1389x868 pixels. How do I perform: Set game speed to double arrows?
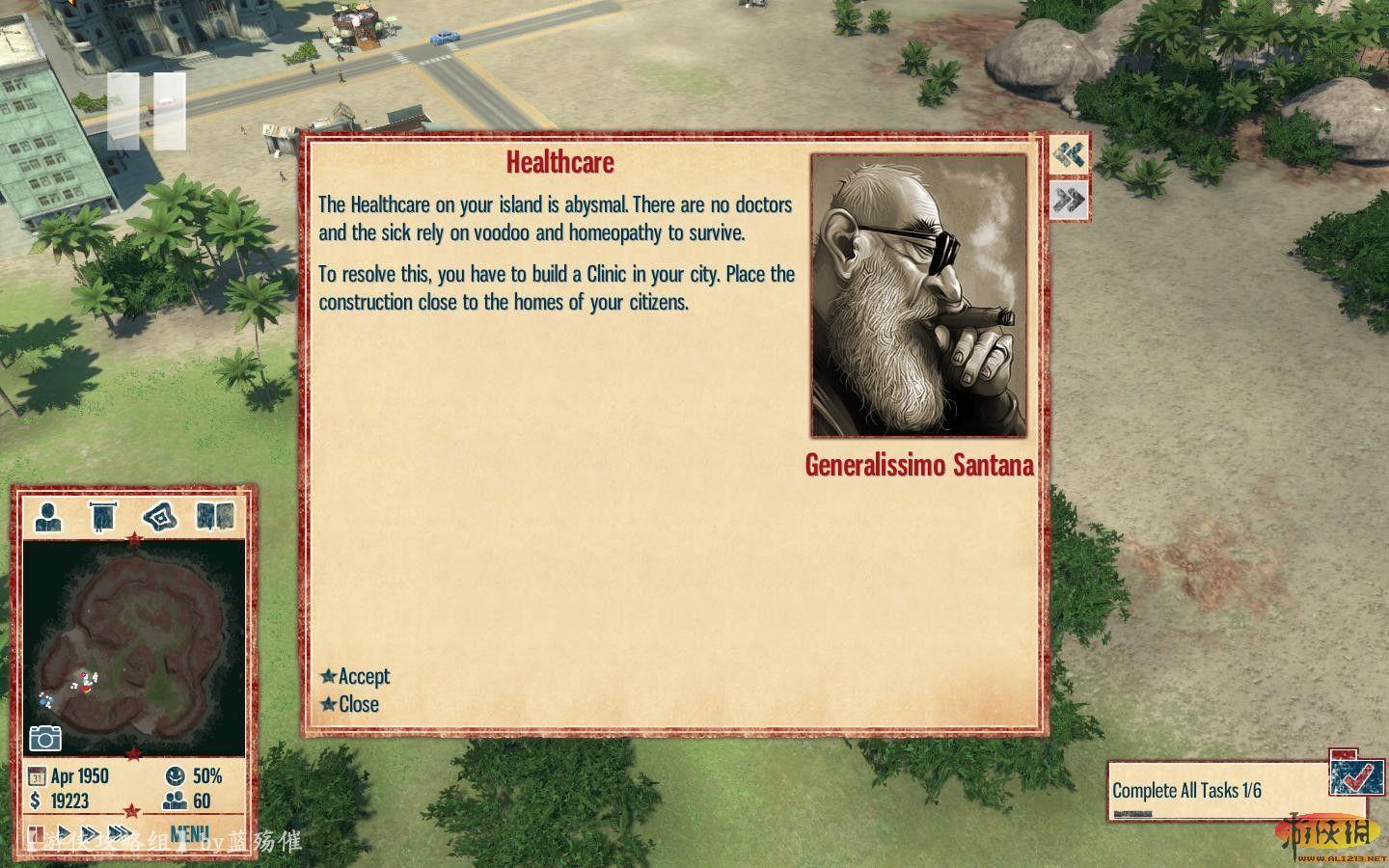click(x=90, y=833)
